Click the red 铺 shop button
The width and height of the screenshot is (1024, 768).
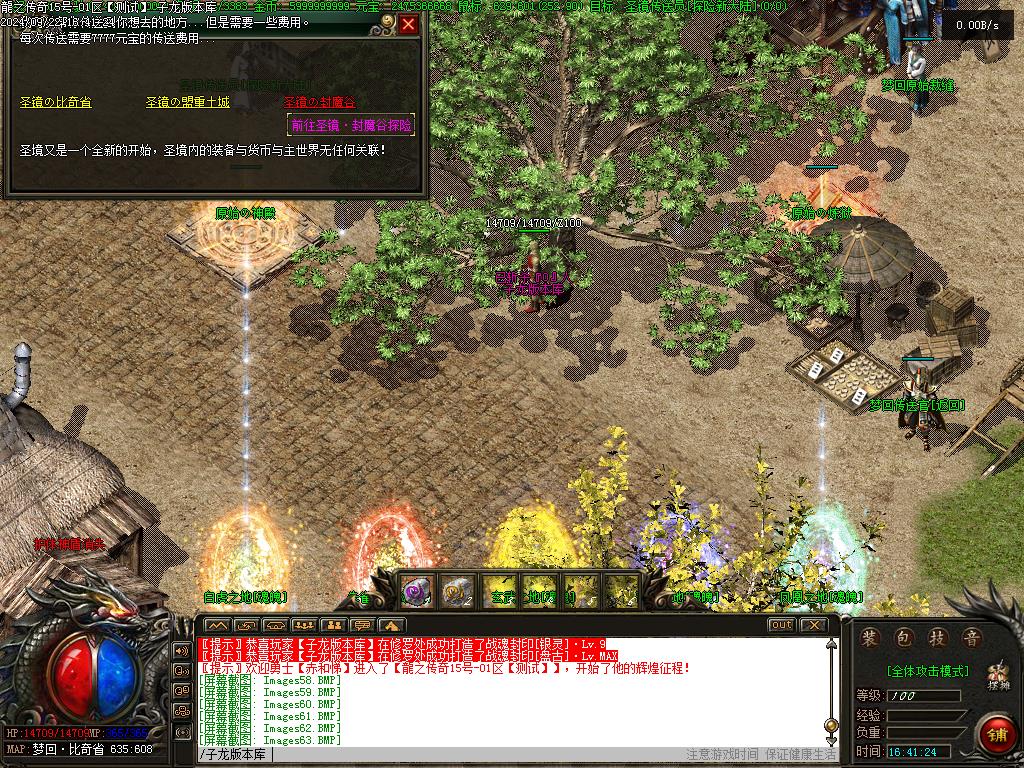pyautogui.click(x=996, y=734)
